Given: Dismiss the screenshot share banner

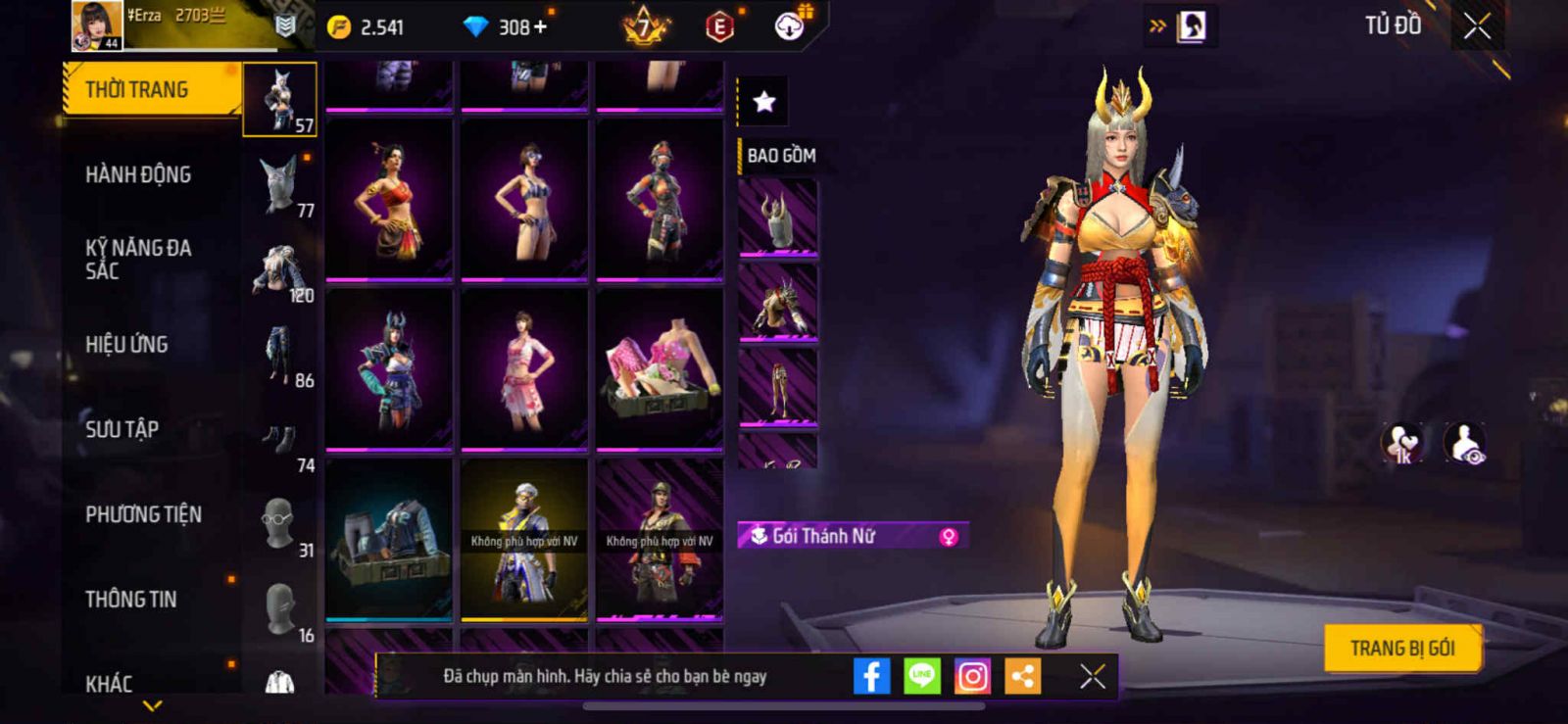Looking at the screenshot, I should [x=1092, y=676].
